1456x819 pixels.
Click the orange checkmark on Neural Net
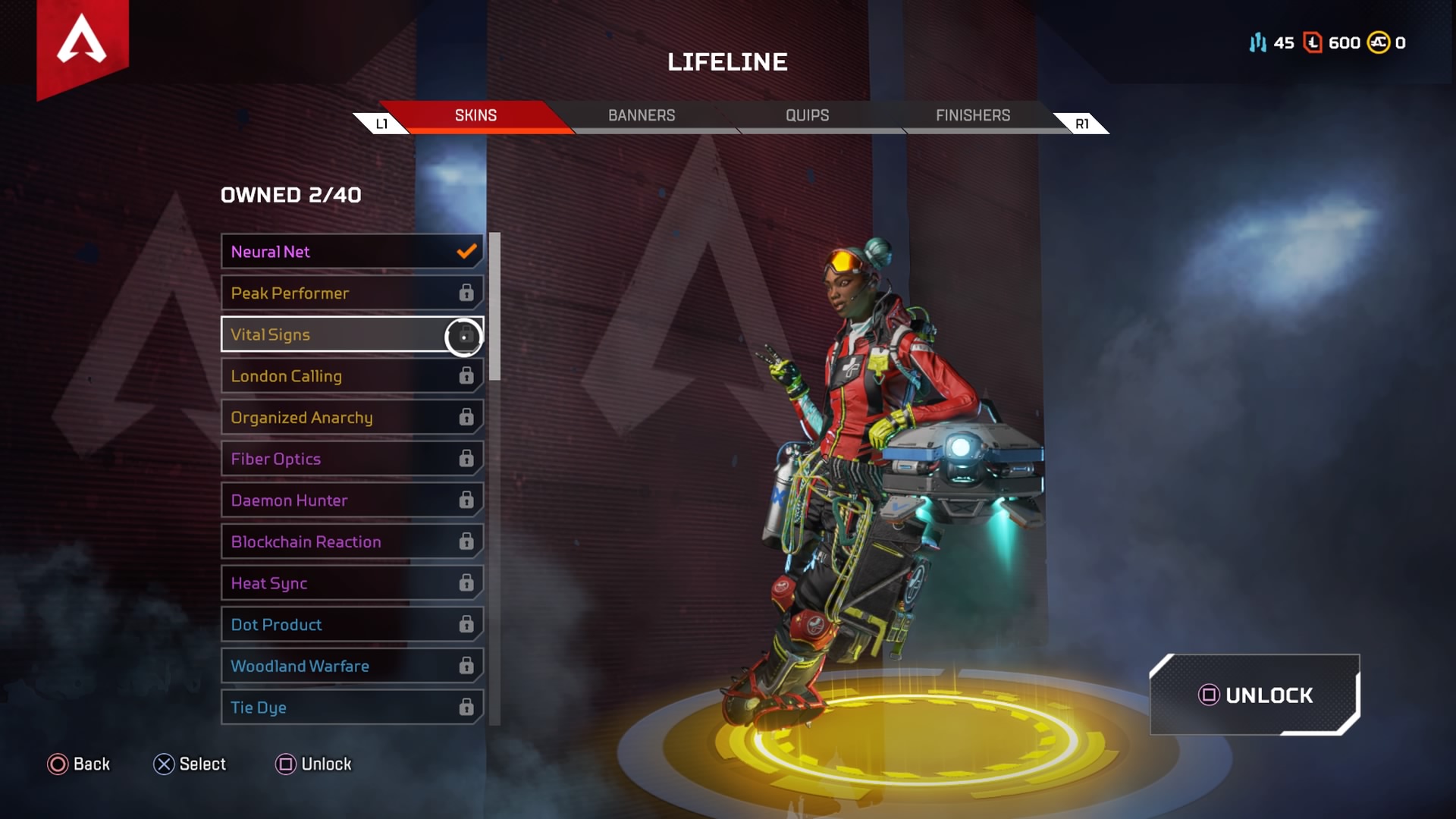(465, 251)
